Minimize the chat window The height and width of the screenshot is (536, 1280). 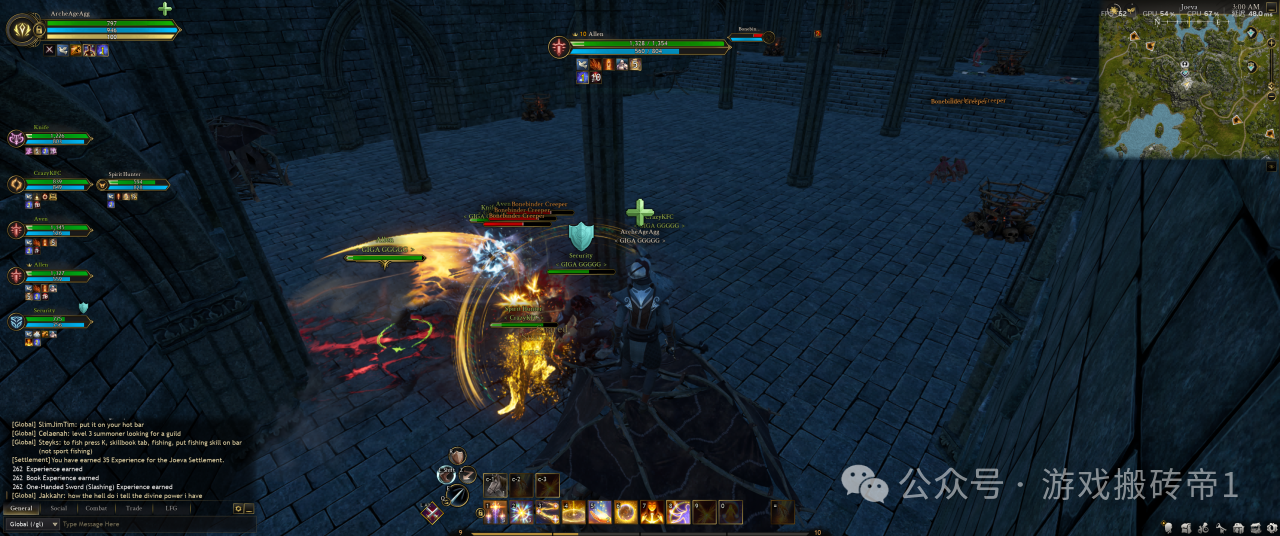[249, 508]
